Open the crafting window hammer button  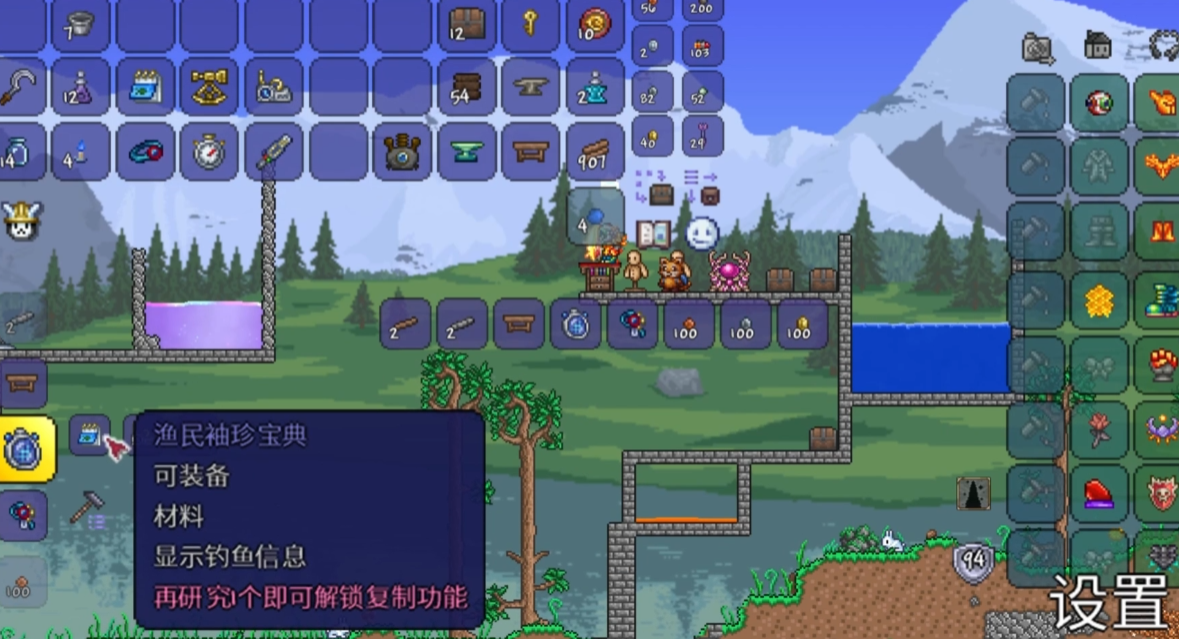coord(89,509)
